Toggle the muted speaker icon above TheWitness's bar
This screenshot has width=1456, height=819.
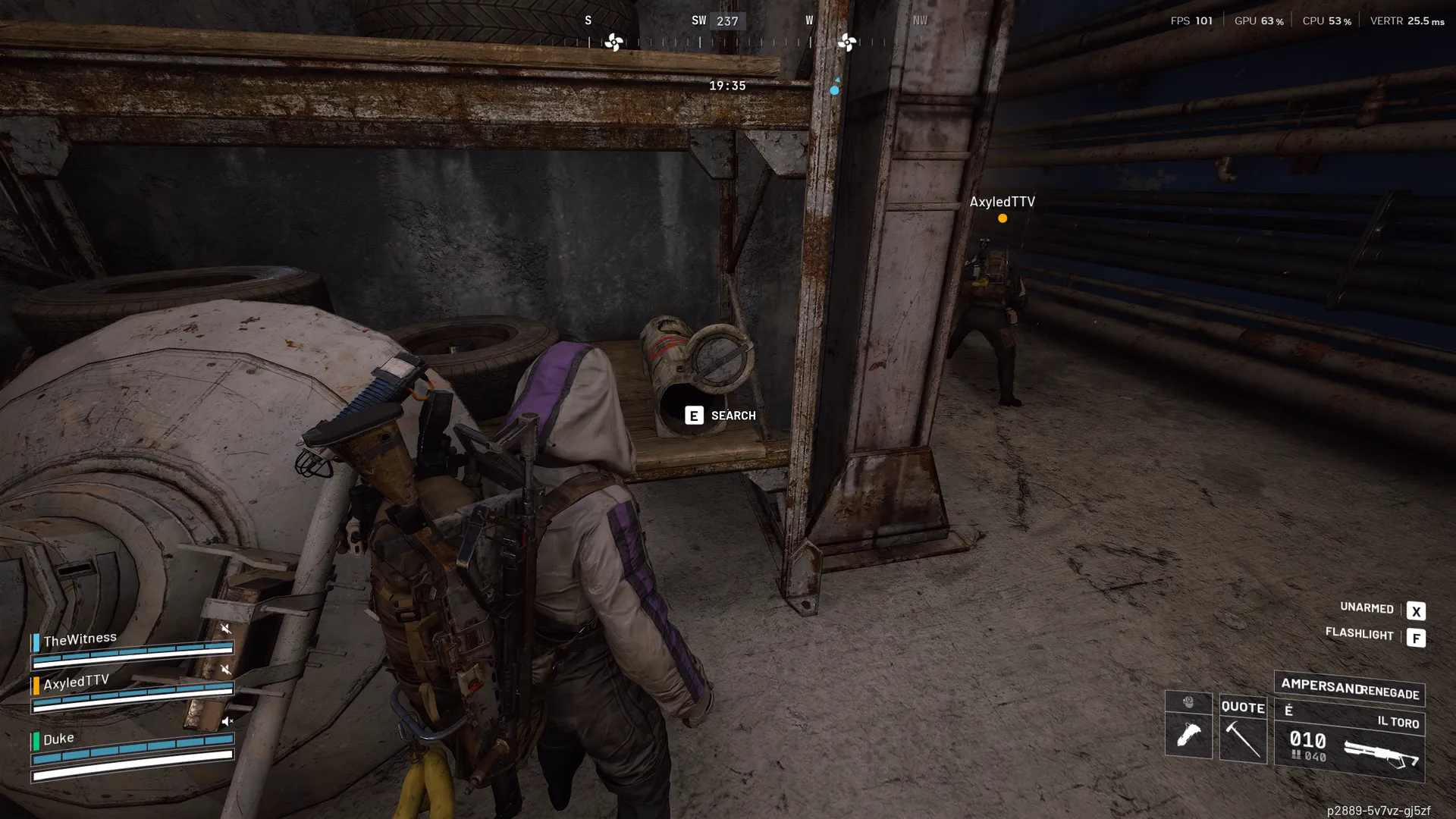[x=225, y=628]
